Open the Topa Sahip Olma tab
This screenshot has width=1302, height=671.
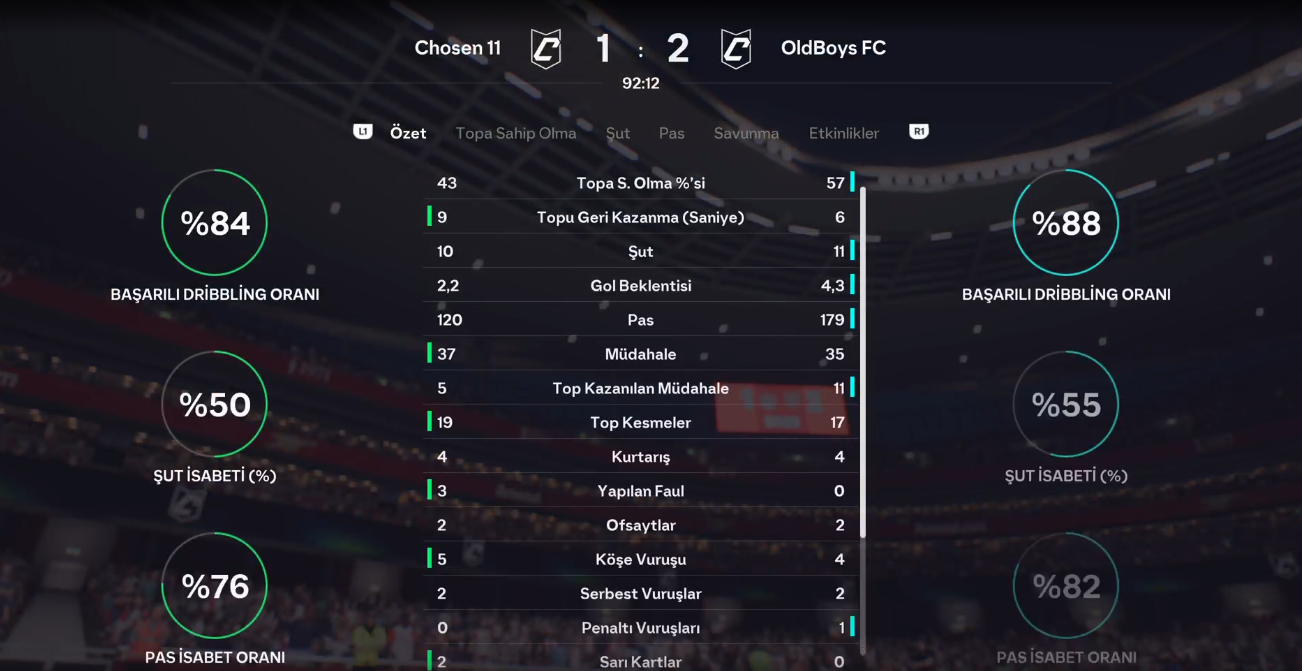tap(515, 133)
